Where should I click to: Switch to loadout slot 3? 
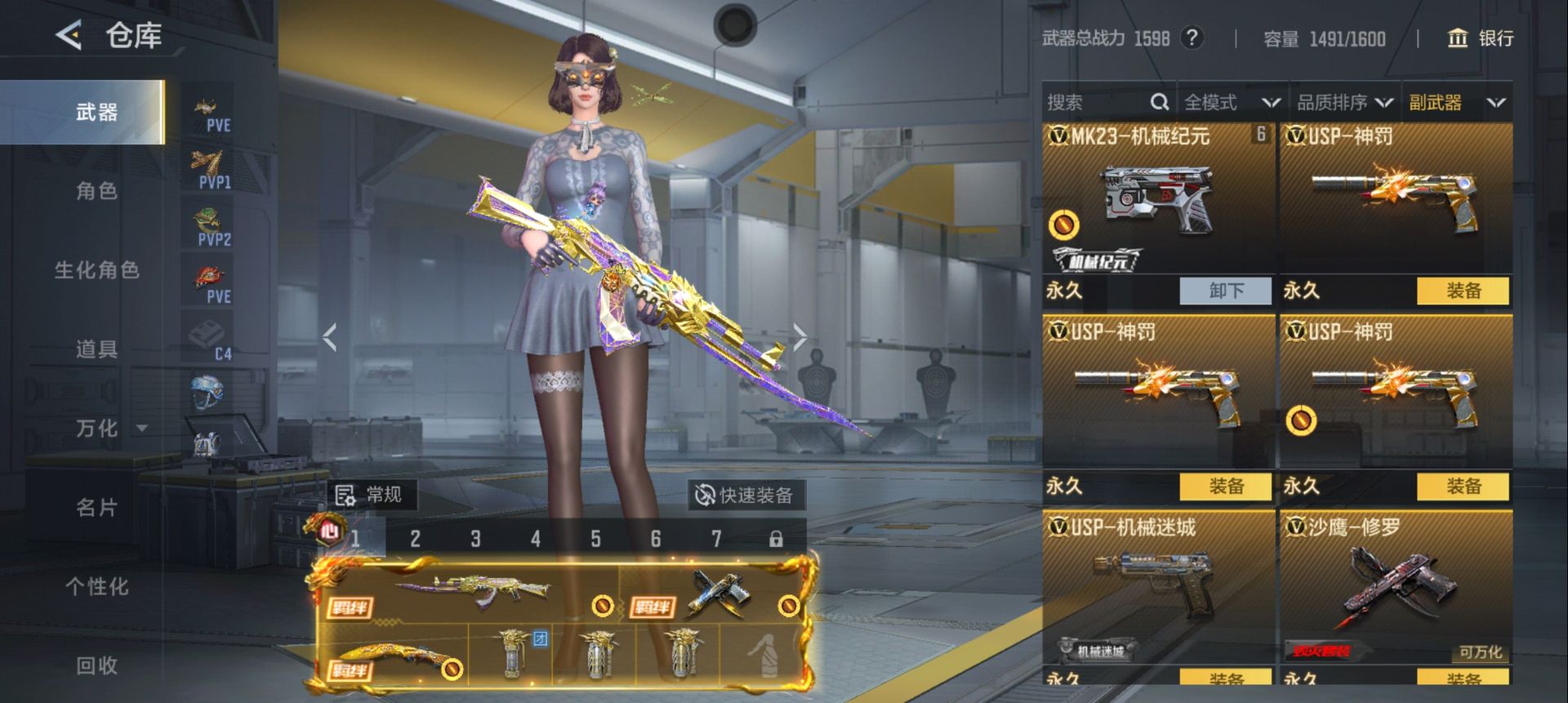(x=475, y=539)
